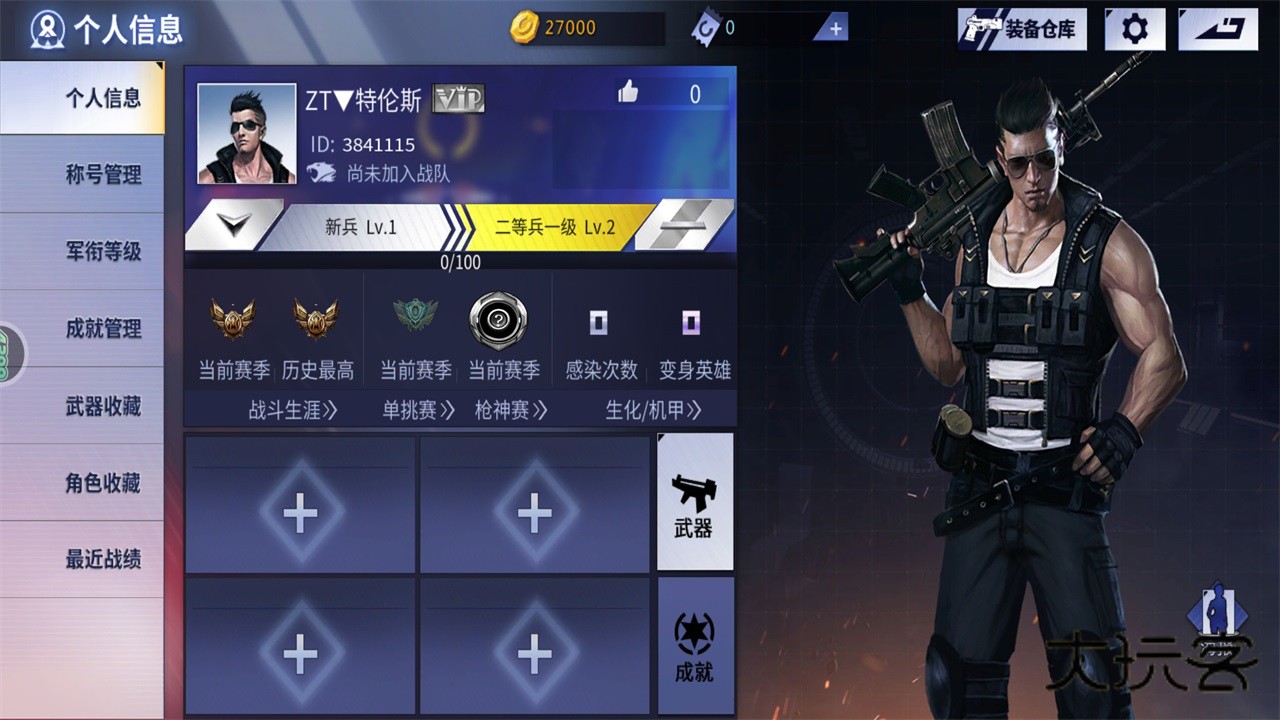Click the thumbs-up like icon

coord(628,93)
